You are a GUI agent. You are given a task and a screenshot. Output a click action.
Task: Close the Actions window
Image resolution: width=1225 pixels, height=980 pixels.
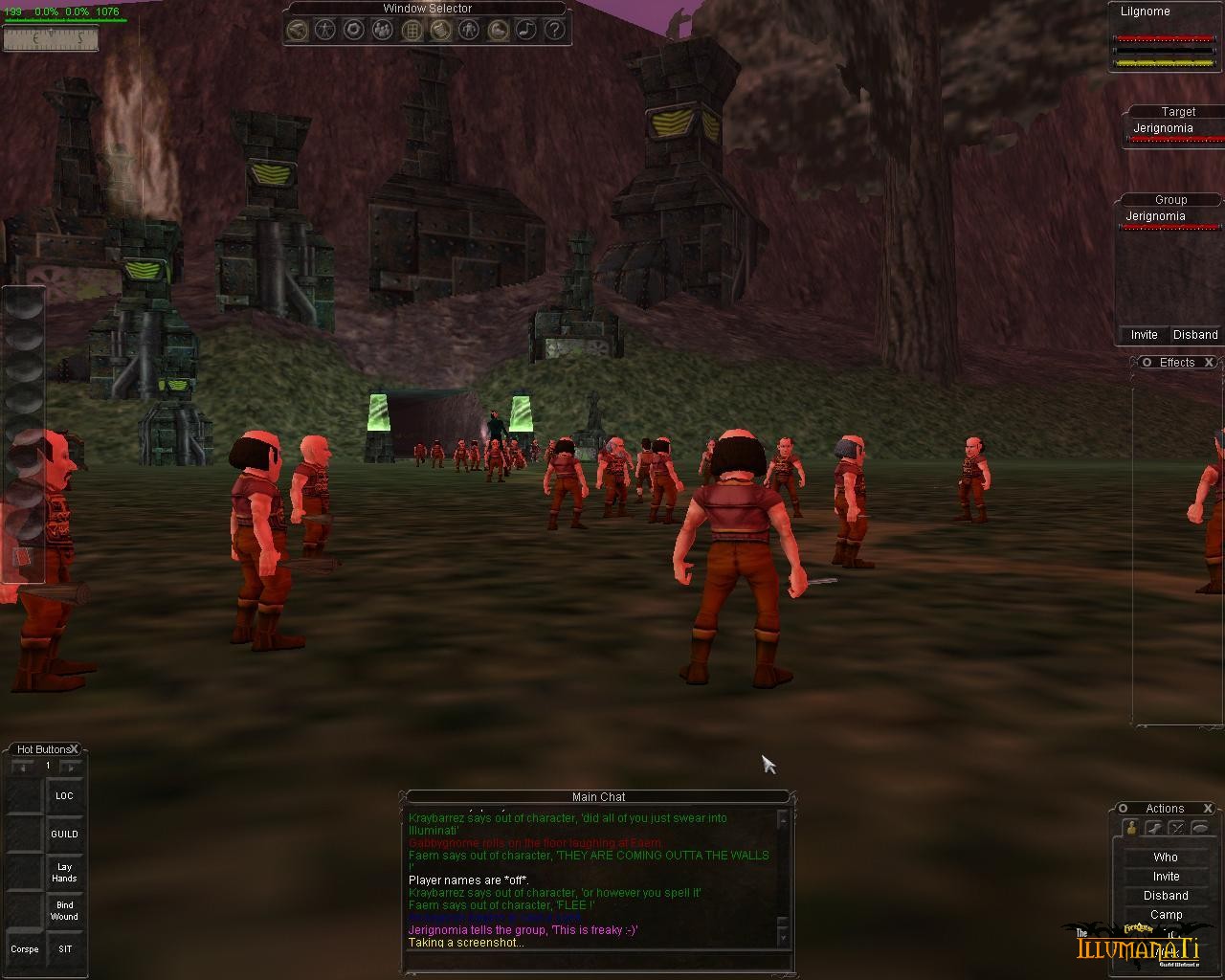pyautogui.click(x=1208, y=809)
